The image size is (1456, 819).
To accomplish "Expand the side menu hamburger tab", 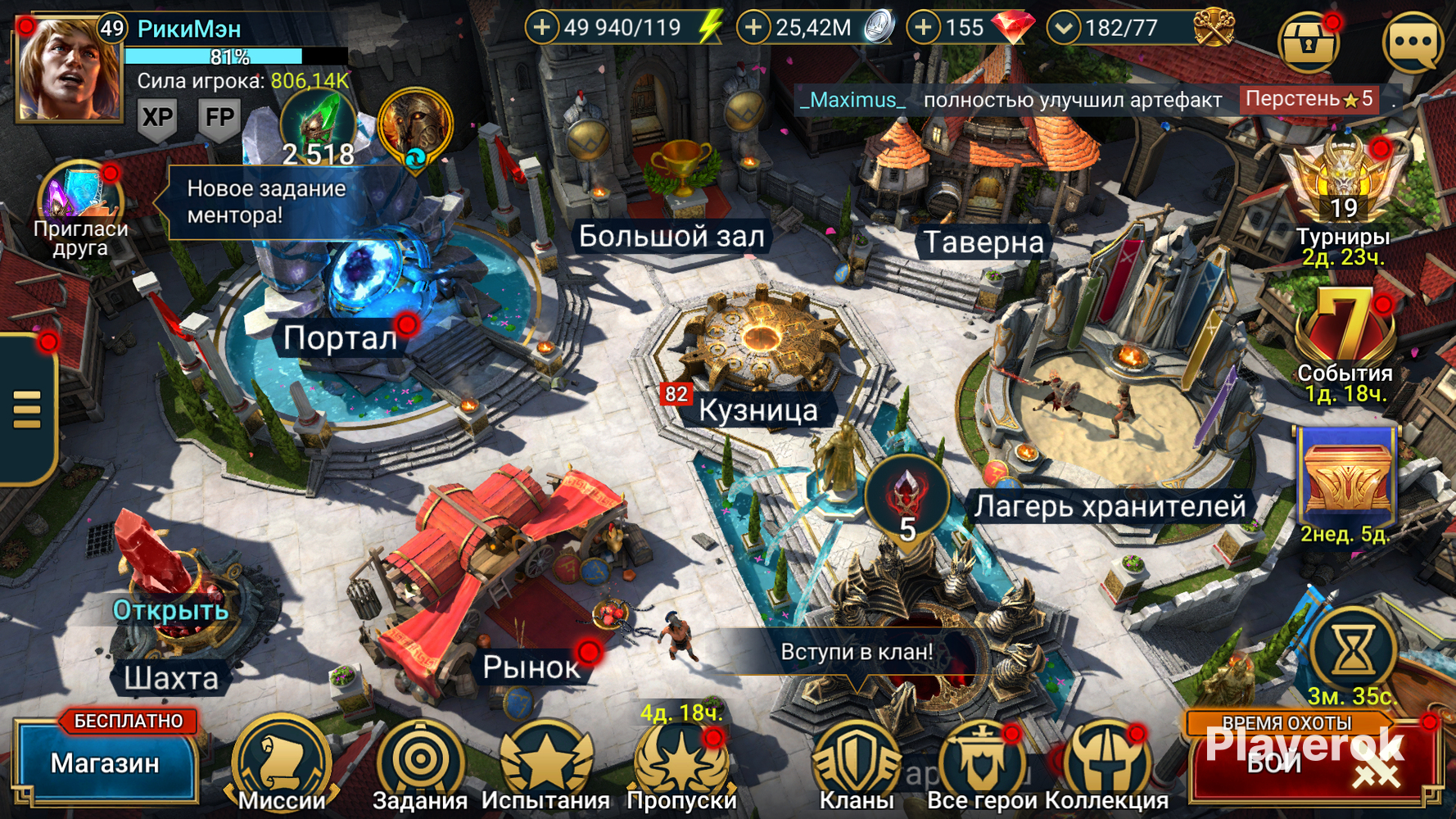I will 27,408.
